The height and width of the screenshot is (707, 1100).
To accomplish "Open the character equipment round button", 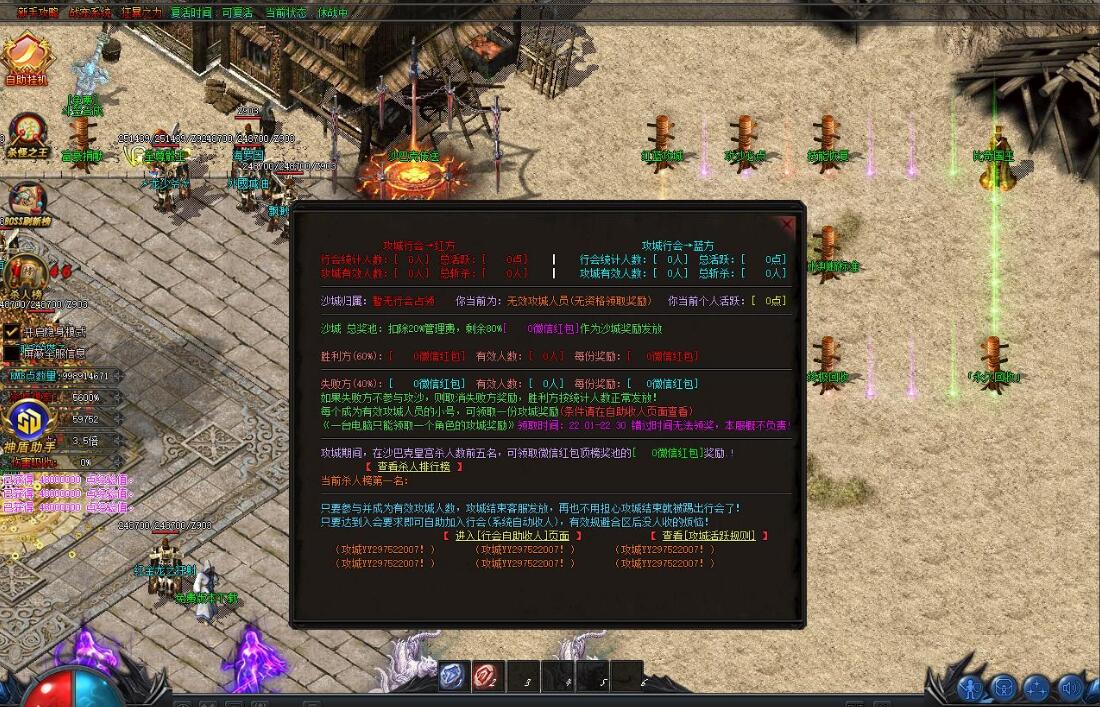I will 972,688.
